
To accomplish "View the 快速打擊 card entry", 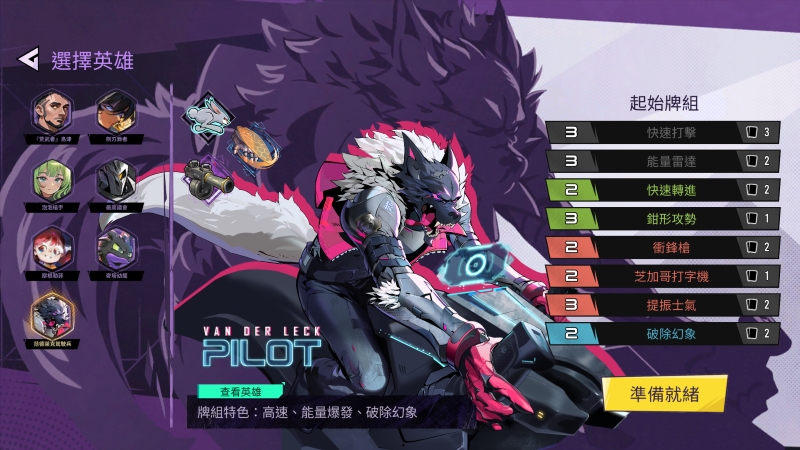I will coord(662,131).
